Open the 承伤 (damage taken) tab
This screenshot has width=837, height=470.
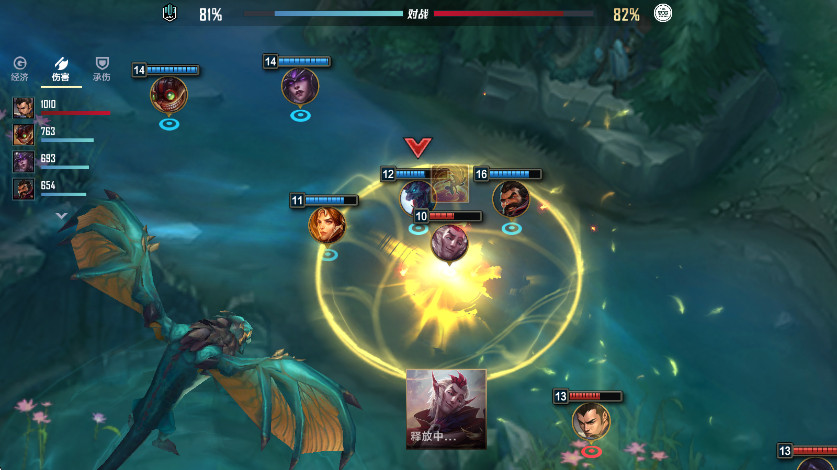tap(101, 68)
